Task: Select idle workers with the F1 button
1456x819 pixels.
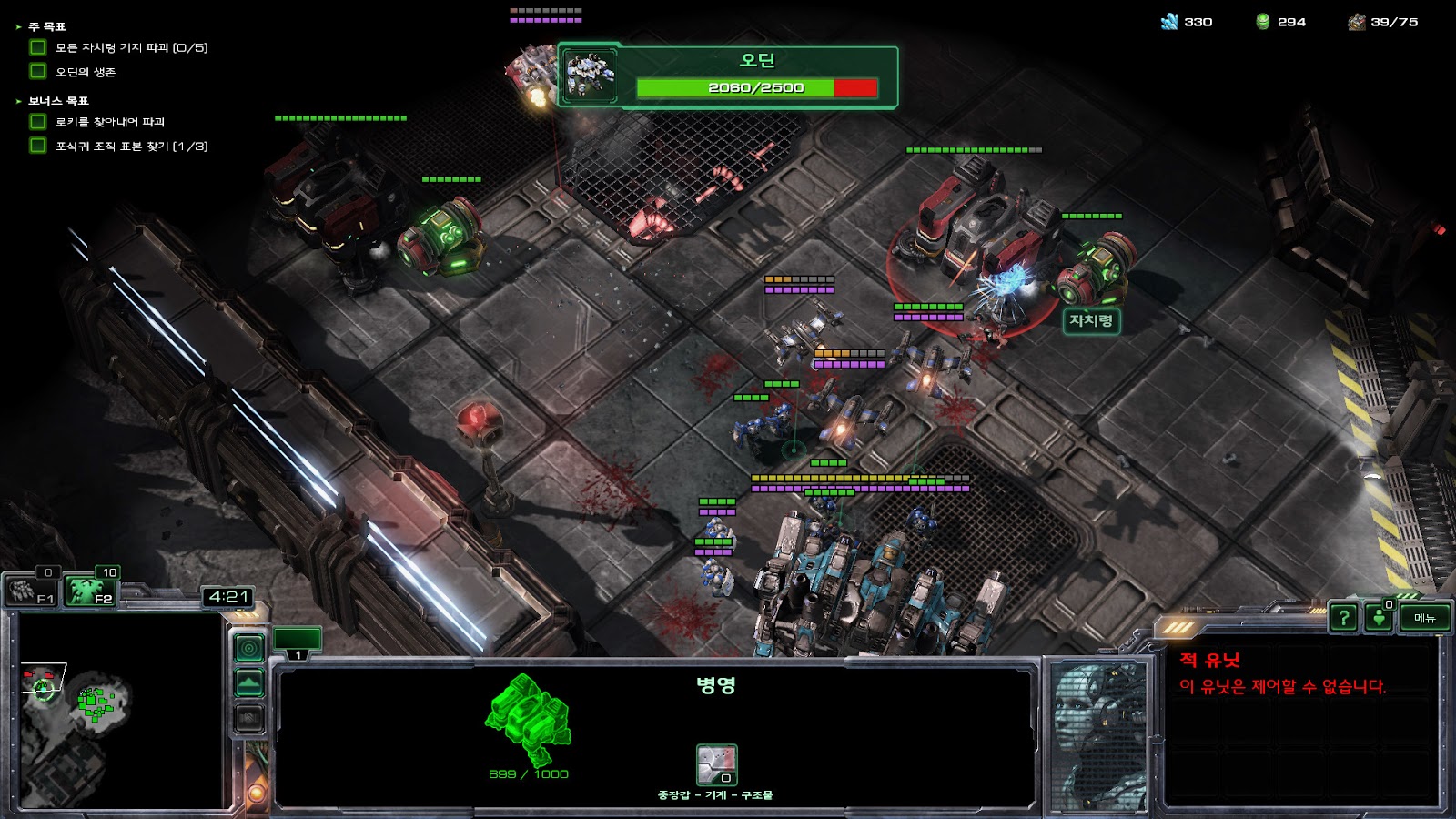Action: tap(33, 592)
